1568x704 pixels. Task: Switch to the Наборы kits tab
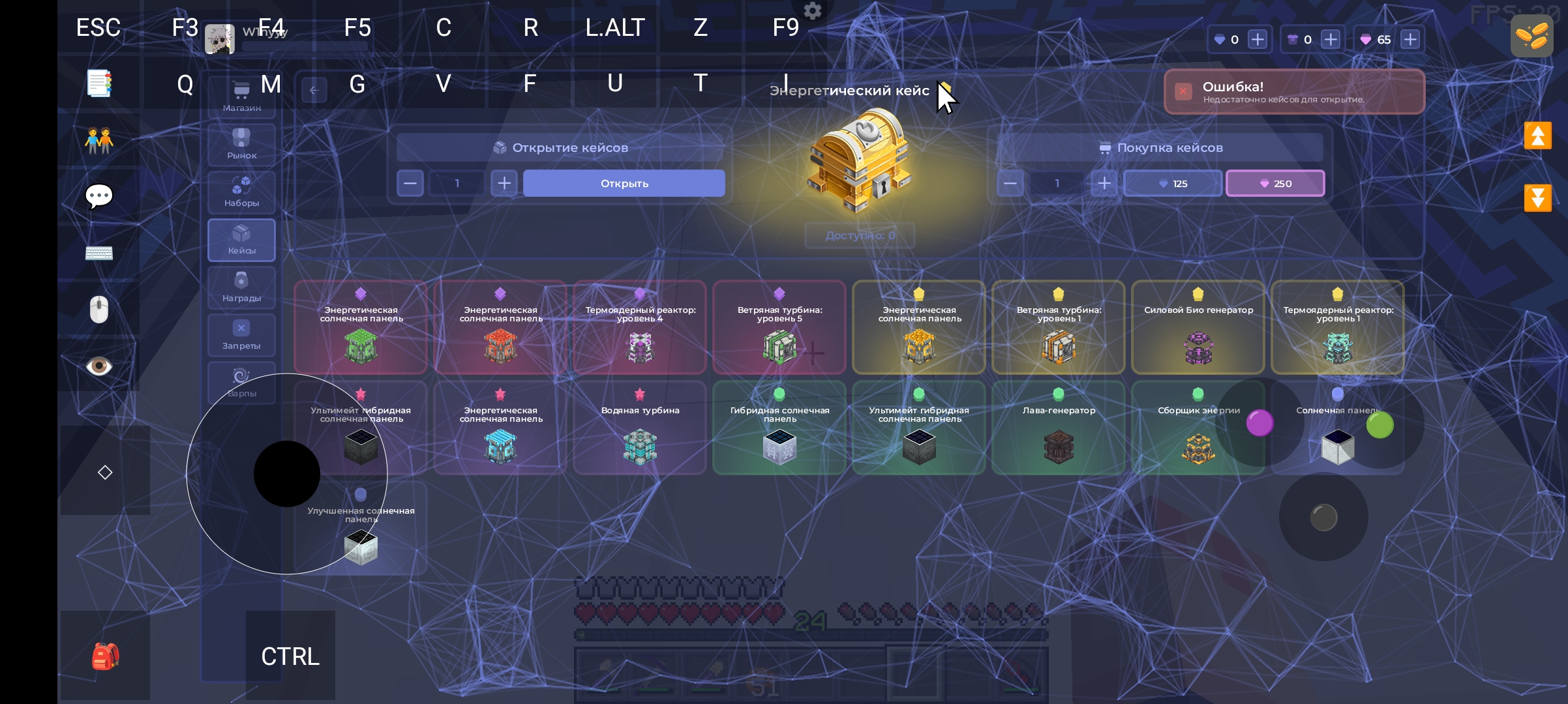pyautogui.click(x=241, y=192)
